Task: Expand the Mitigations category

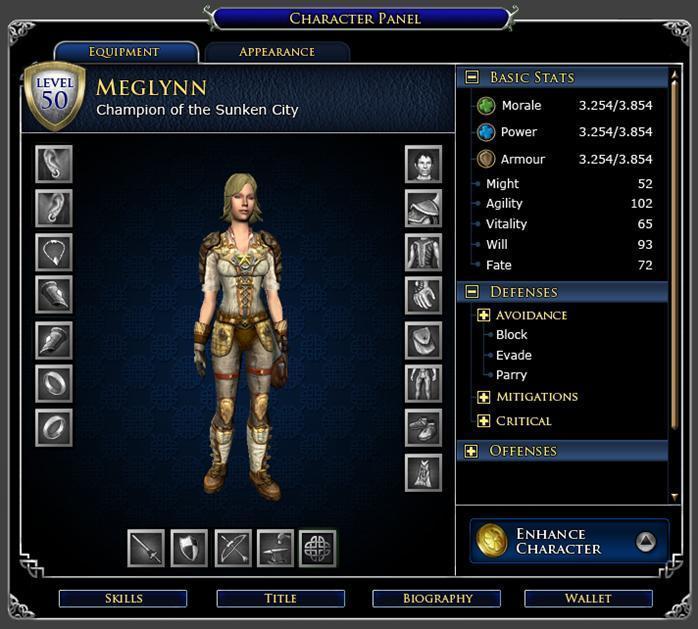Action: click(484, 397)
